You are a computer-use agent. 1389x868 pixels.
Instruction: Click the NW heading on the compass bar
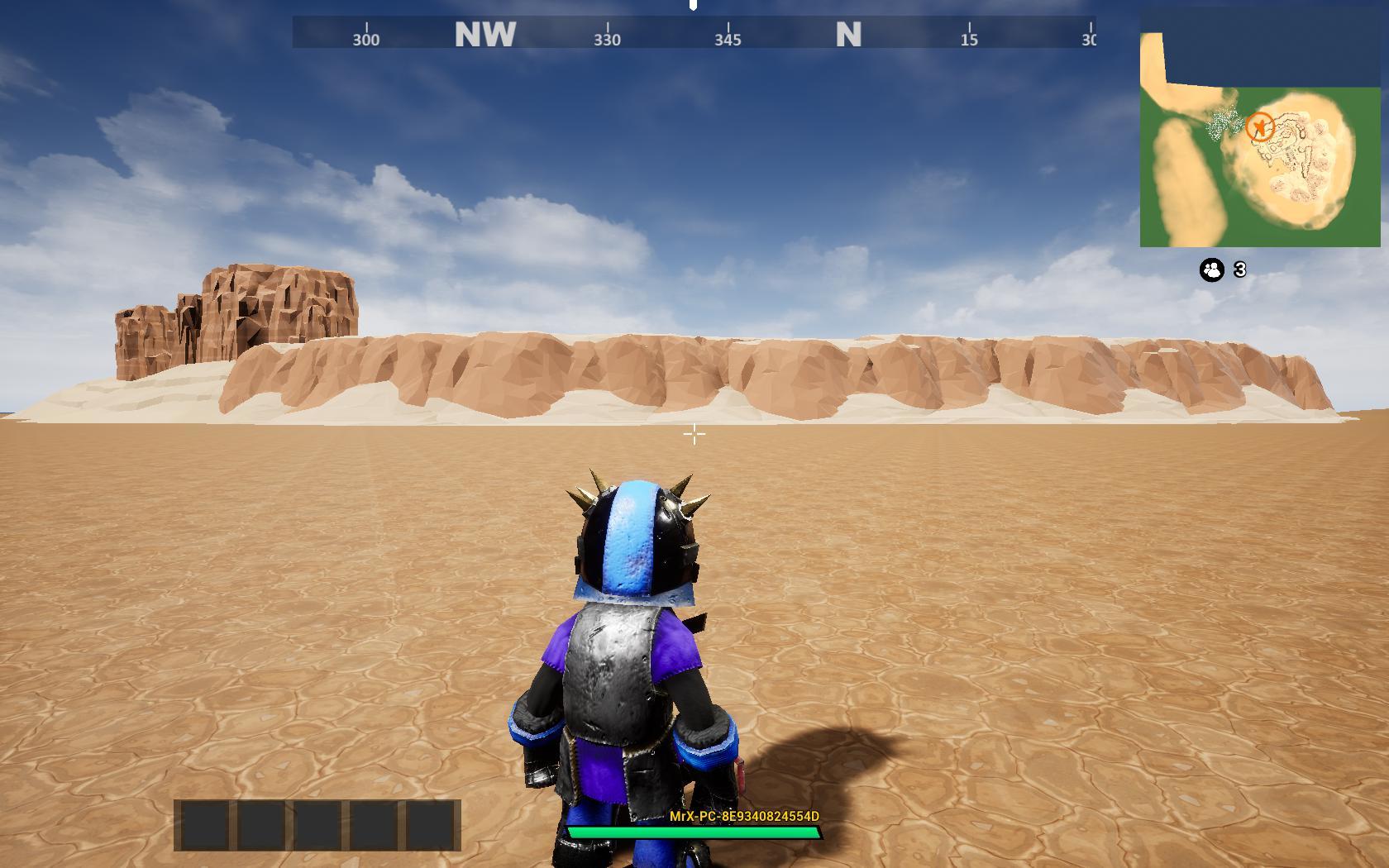tap(484, 35)
